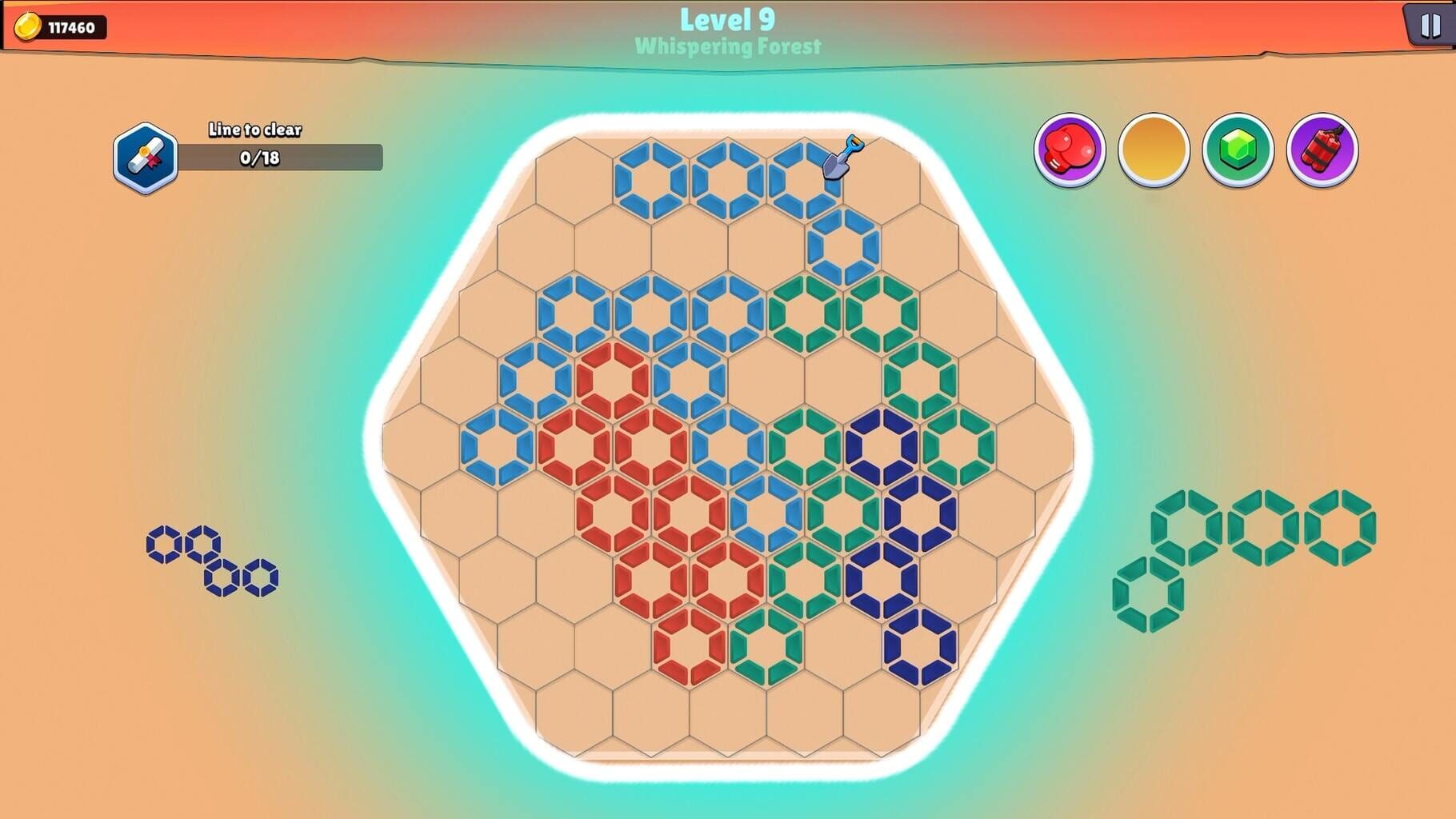The image size is (1456, 819).
Task: Click the Whispering Forest subtitle
Action: tap(726, 47)
